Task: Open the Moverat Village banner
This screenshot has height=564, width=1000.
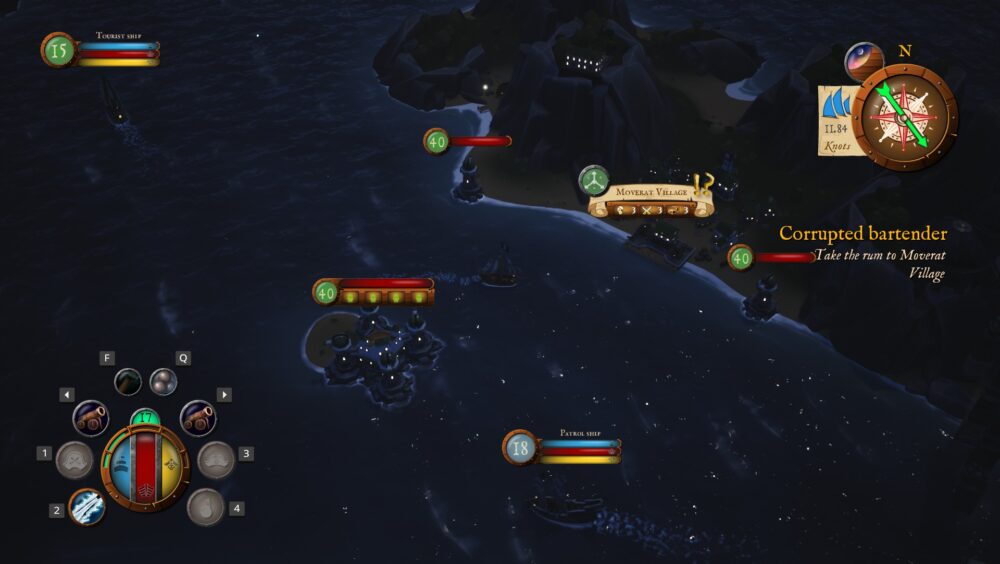Action: tap(652, 201)
